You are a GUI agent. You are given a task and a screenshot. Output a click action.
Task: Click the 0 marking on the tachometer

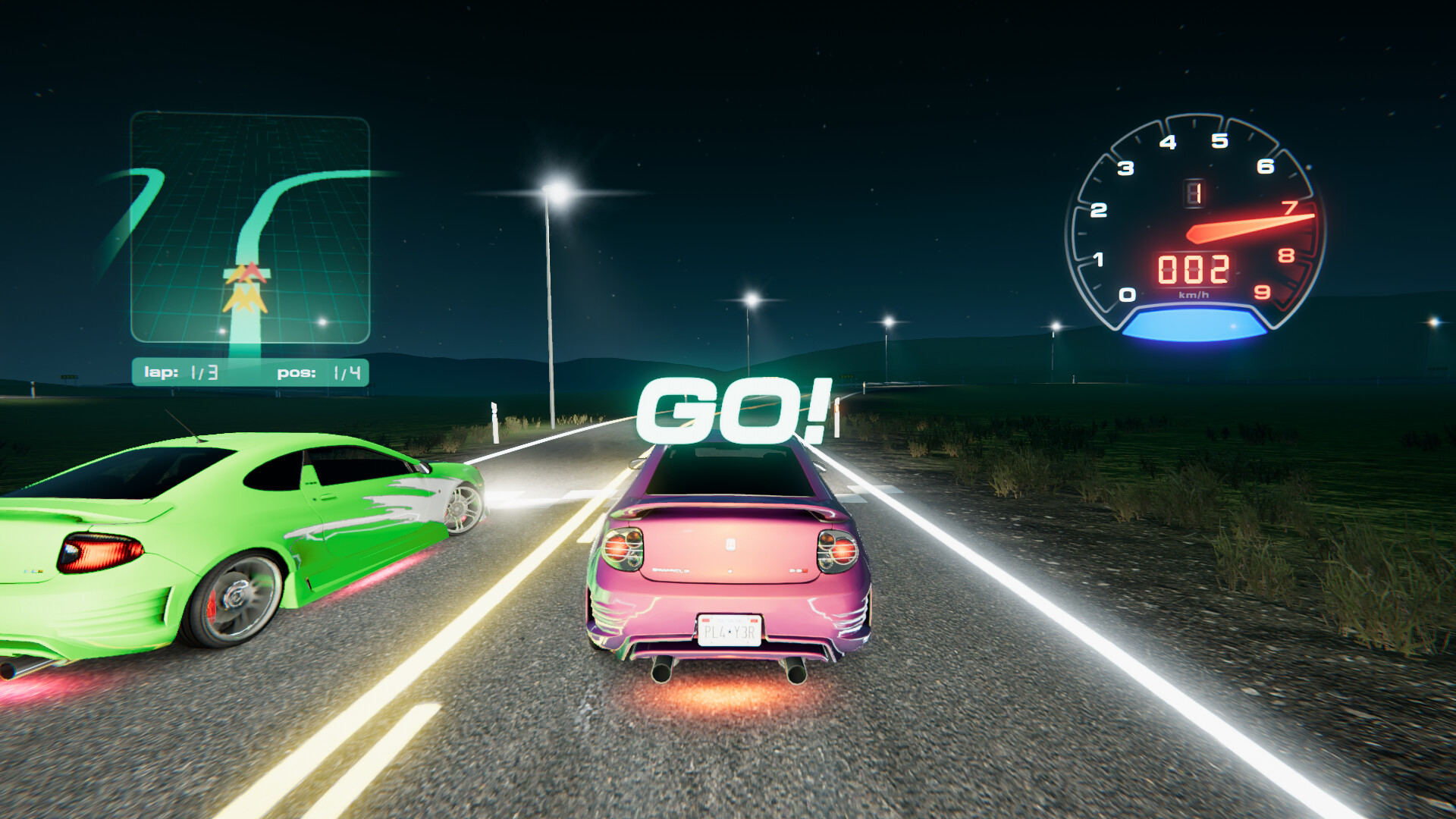1129,296
